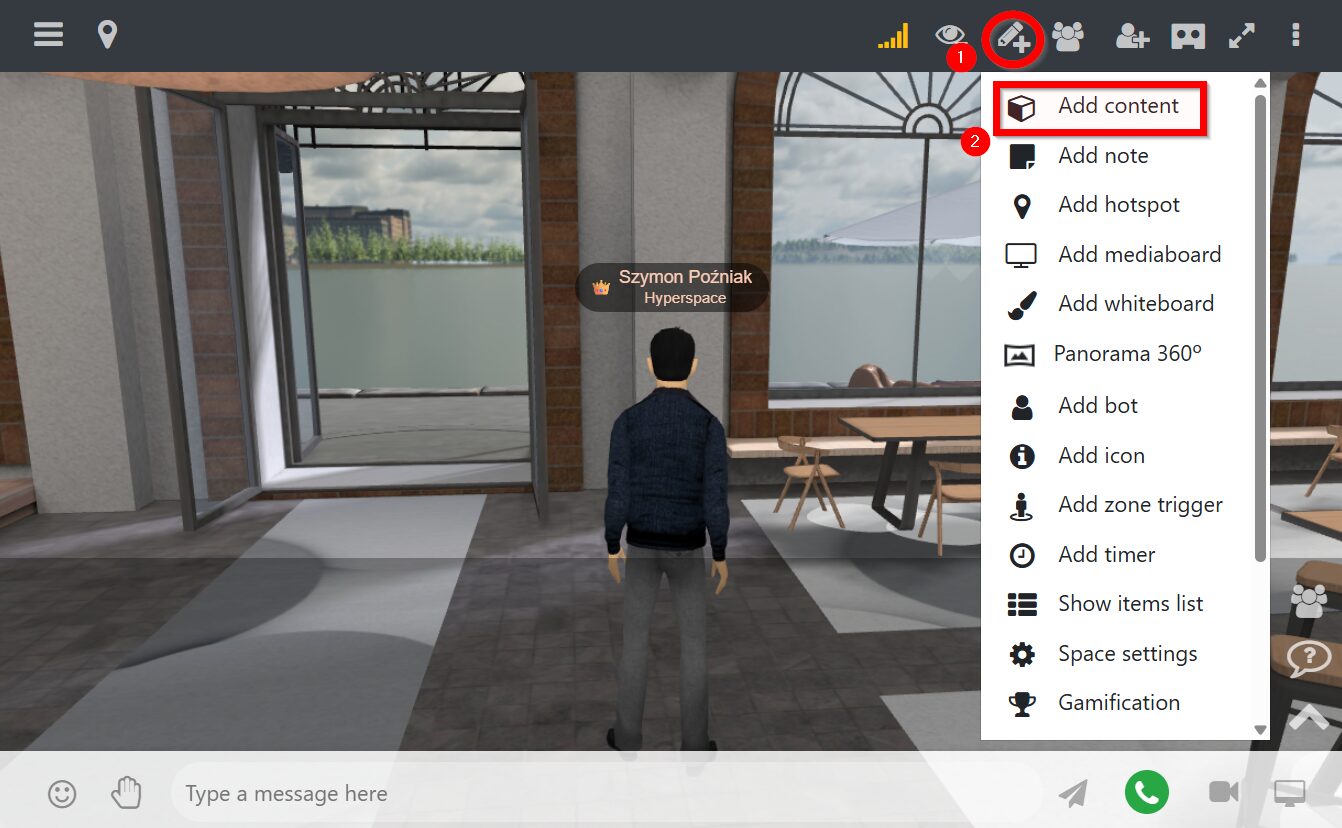Select Add note option
This screenshot has width=1342, height=828.
(1102, 156)
